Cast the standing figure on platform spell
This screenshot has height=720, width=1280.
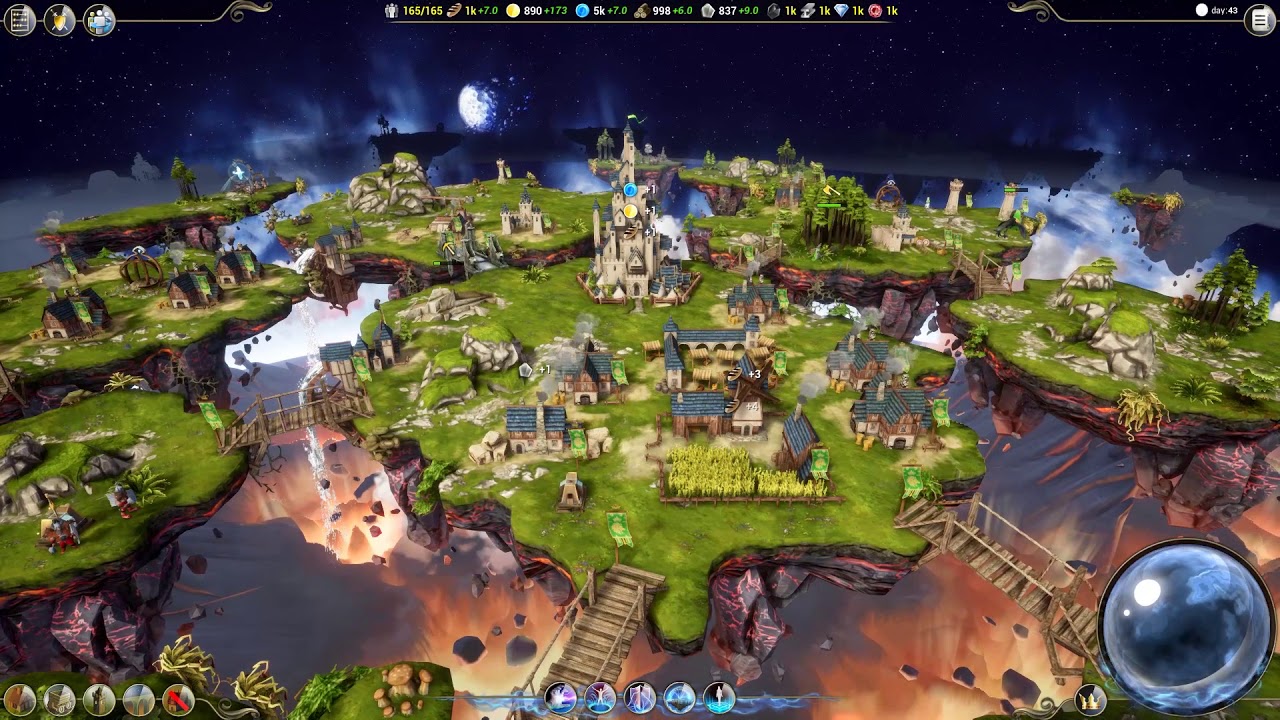(719, 697)
